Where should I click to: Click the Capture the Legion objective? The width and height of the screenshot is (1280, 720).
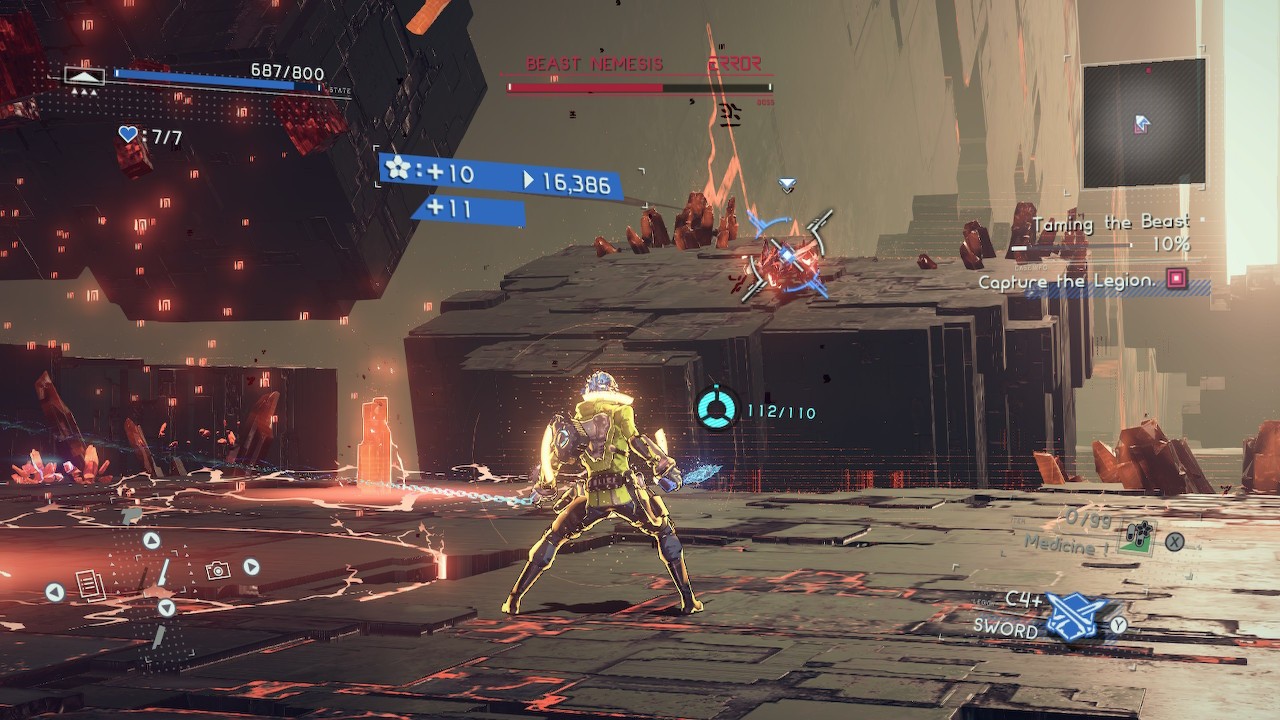[1066, 282]
